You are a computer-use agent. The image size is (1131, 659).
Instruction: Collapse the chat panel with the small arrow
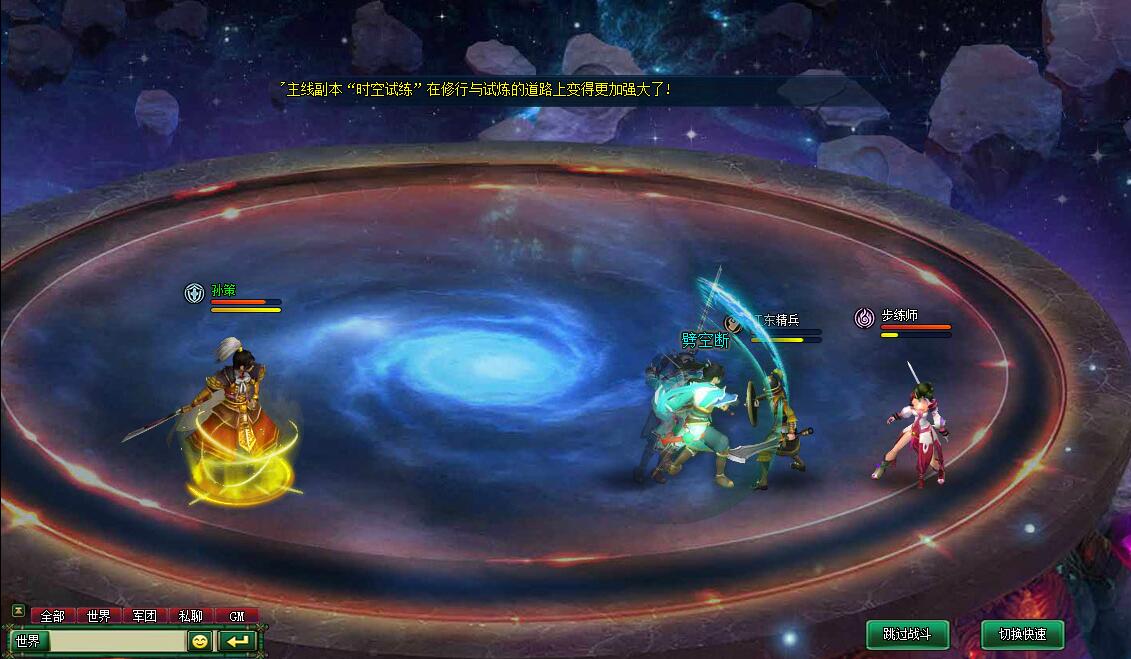point(17,610)
